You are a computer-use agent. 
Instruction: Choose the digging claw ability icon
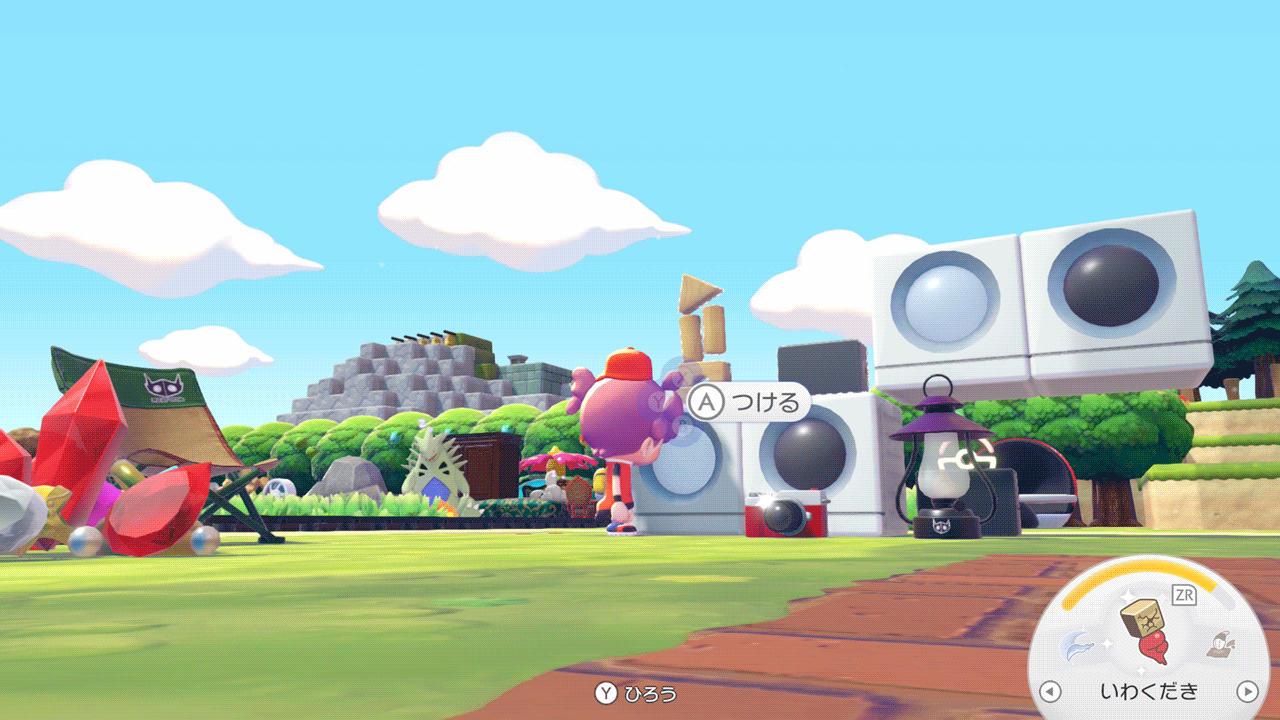[x=1220, y=645]
